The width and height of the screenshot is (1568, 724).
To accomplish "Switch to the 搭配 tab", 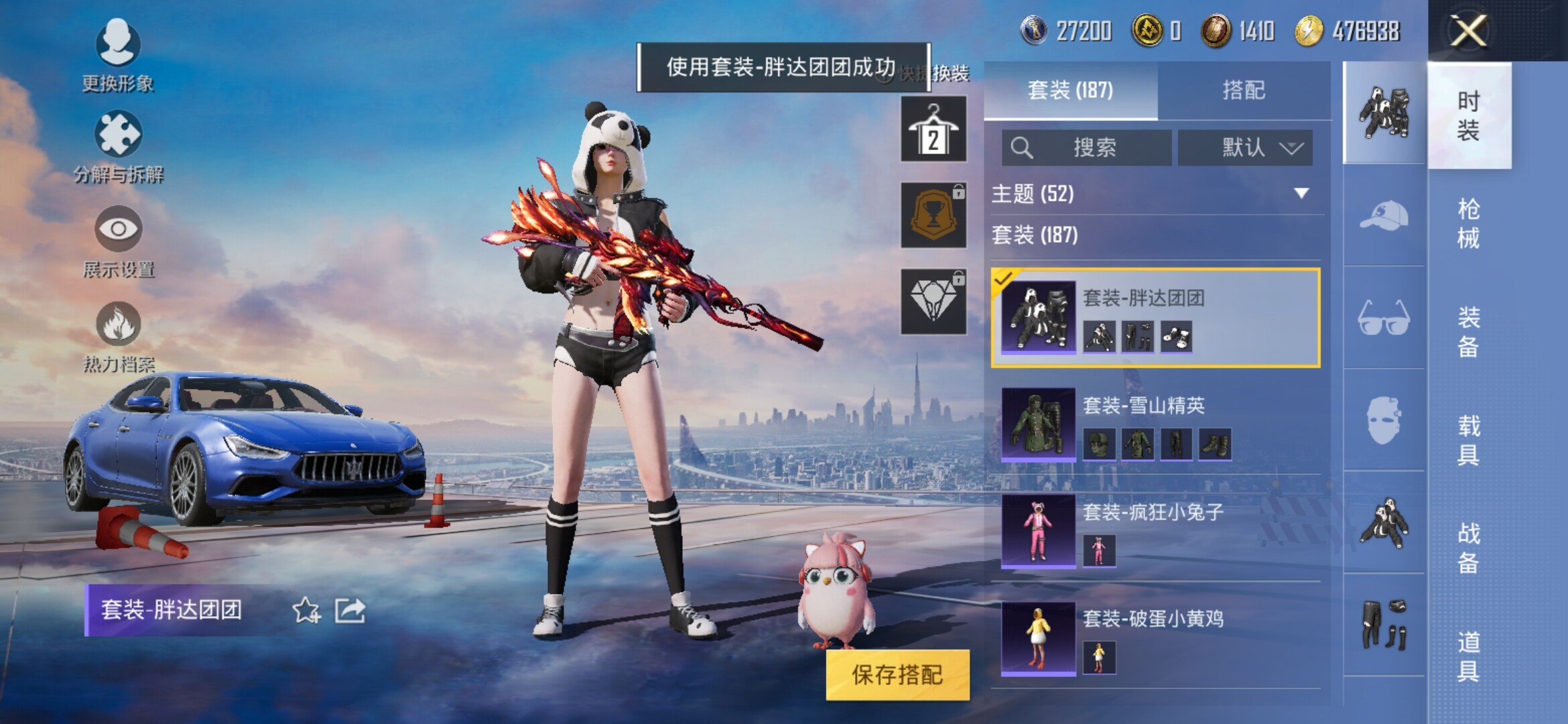I will tap(1243, 90).
